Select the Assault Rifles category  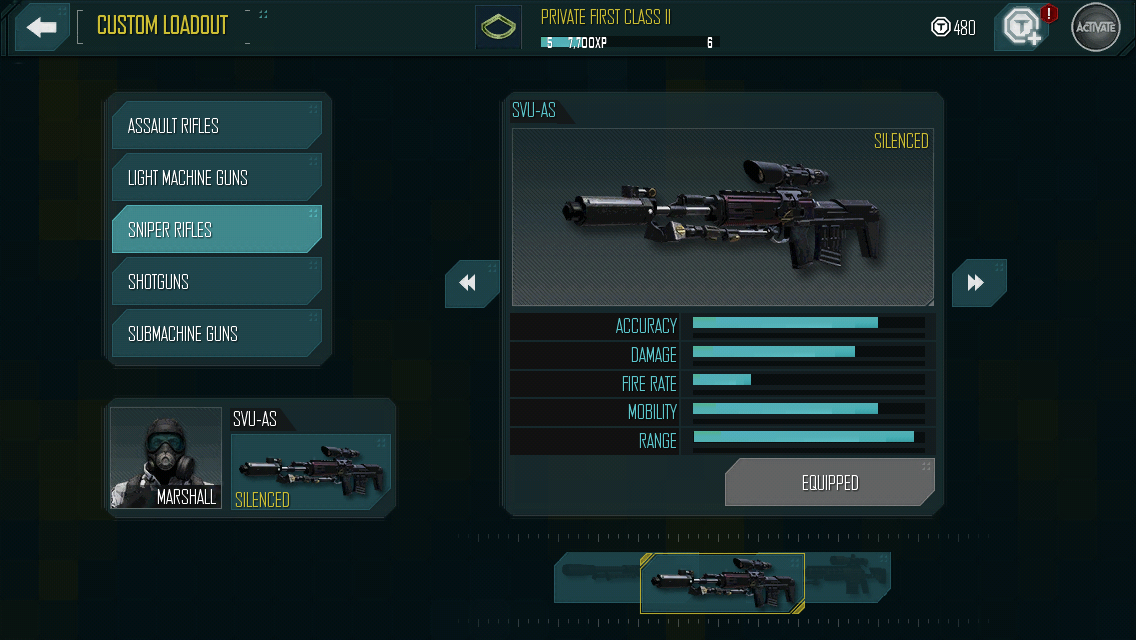(216, 126)
